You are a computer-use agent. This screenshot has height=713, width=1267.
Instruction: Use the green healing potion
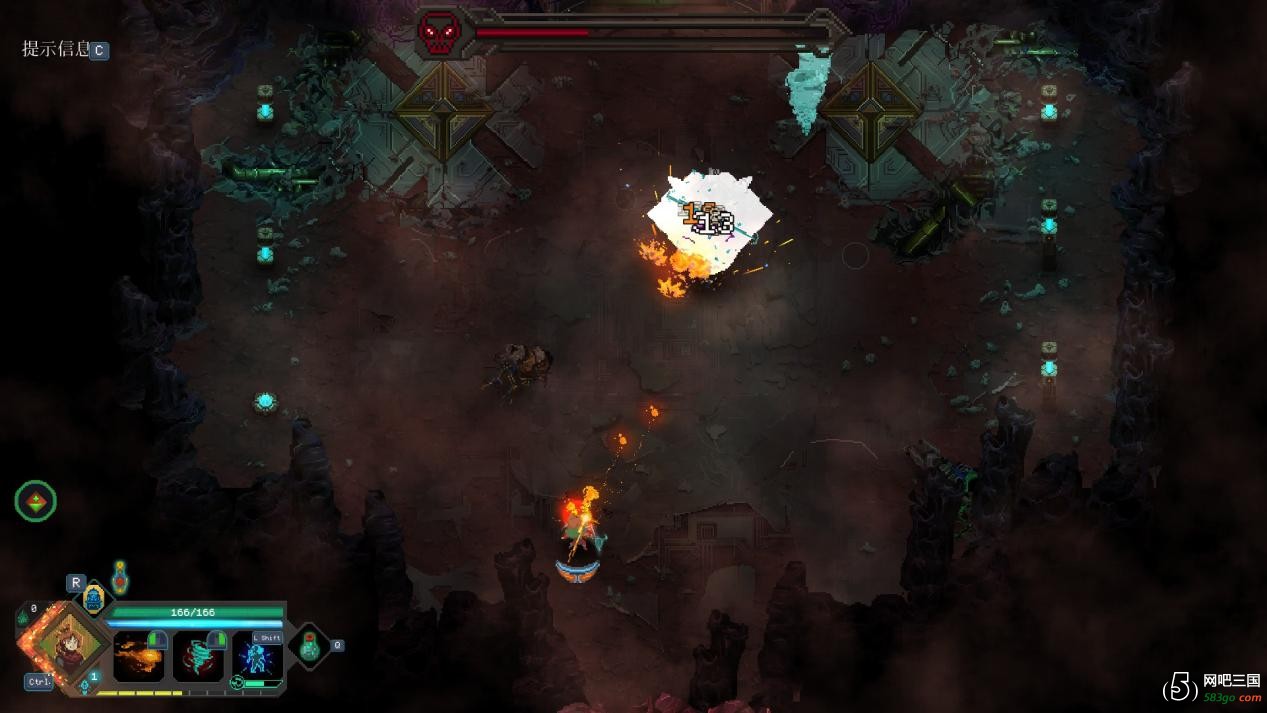coord(309,646)
